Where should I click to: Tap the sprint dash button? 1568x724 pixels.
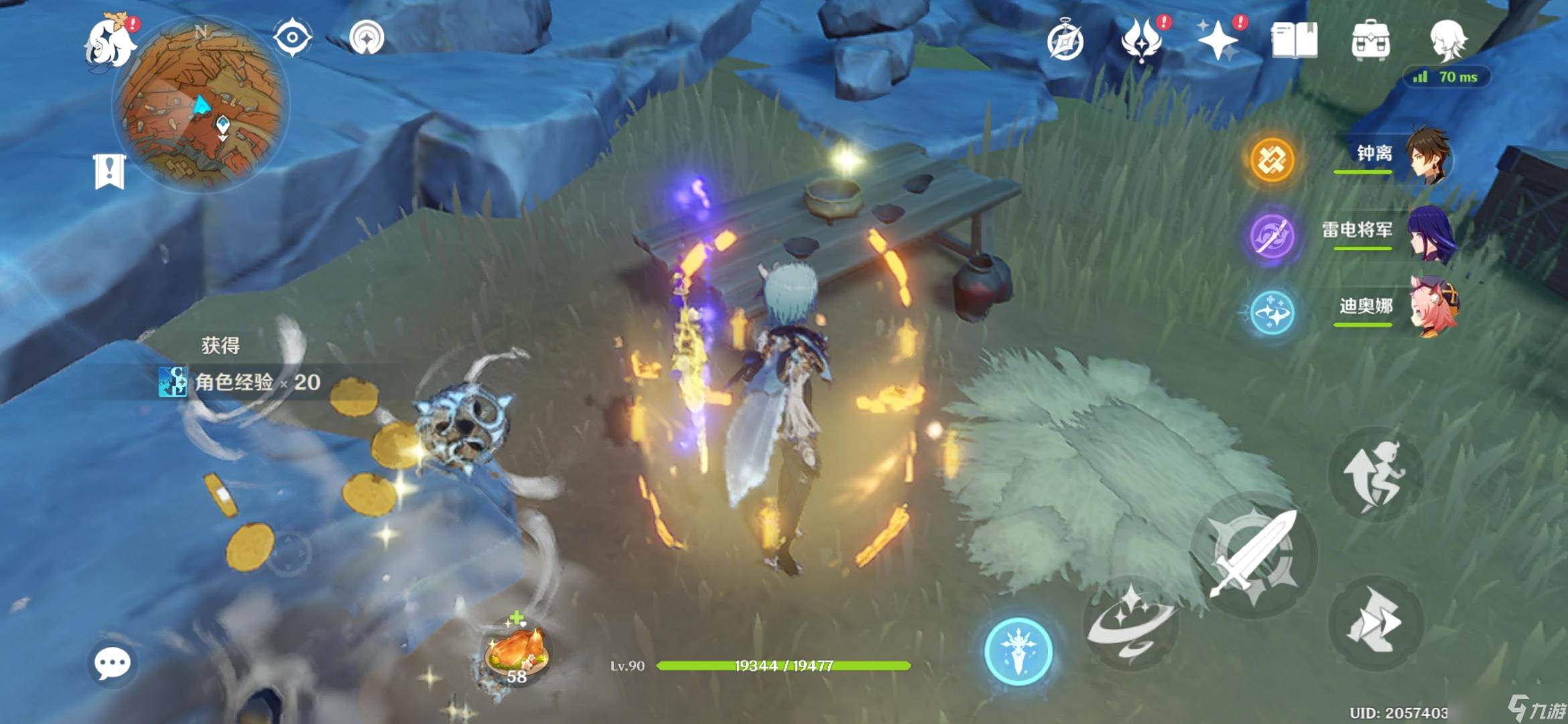point(1375,623)
